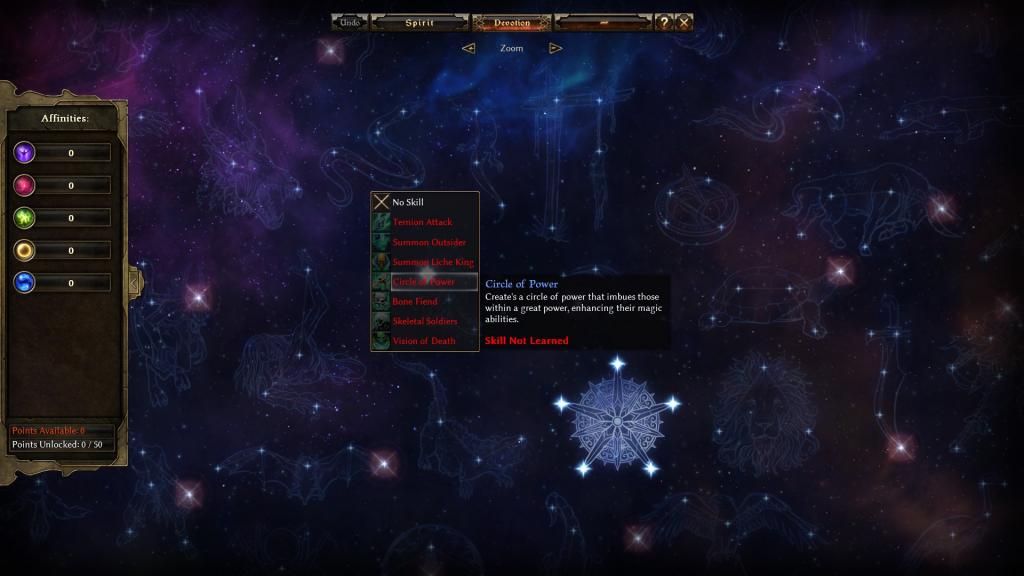The height and width of the screenshot is (576, 1024).
Task: Choose Skeletal Soldiers from the list
Action: 425,321
